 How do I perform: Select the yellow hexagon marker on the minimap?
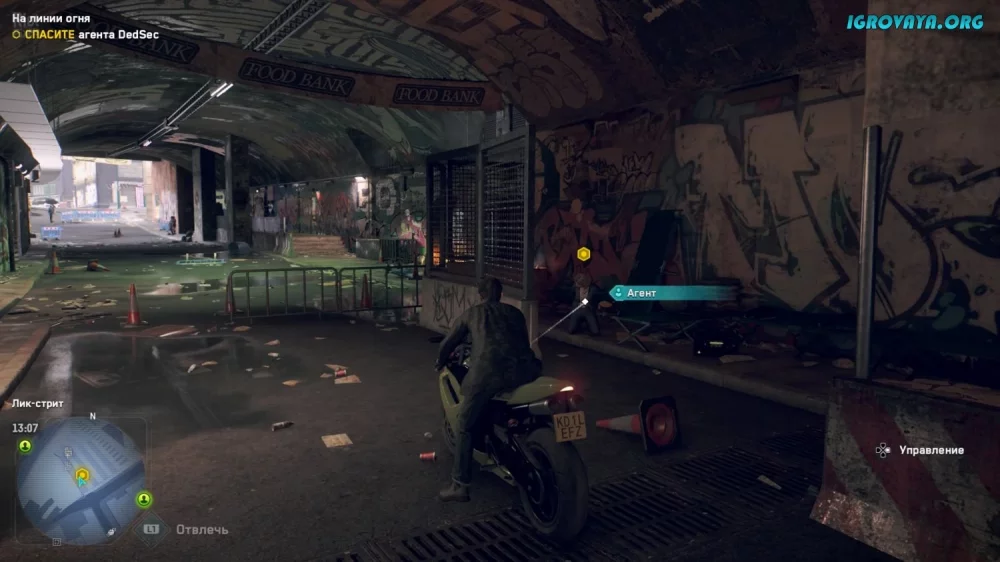click(x=82, y=474)
